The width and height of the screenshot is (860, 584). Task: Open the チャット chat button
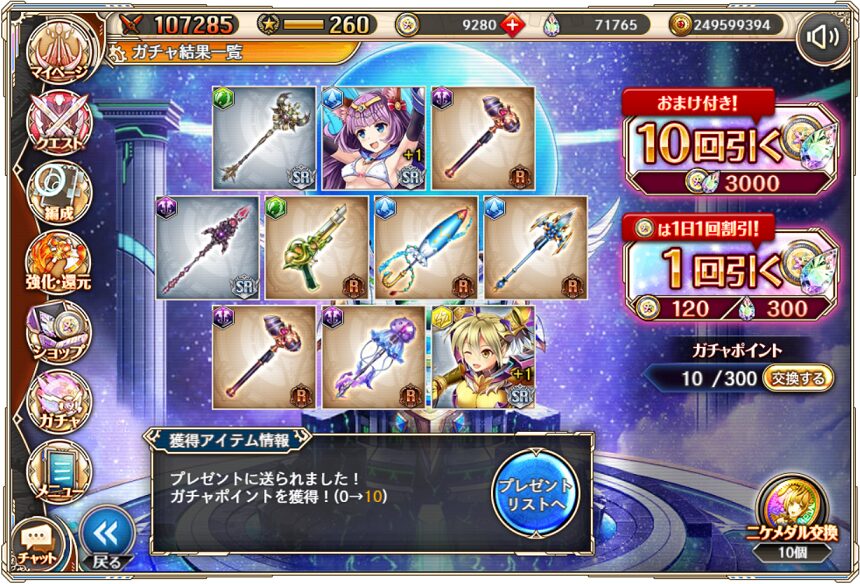(36, 541)
